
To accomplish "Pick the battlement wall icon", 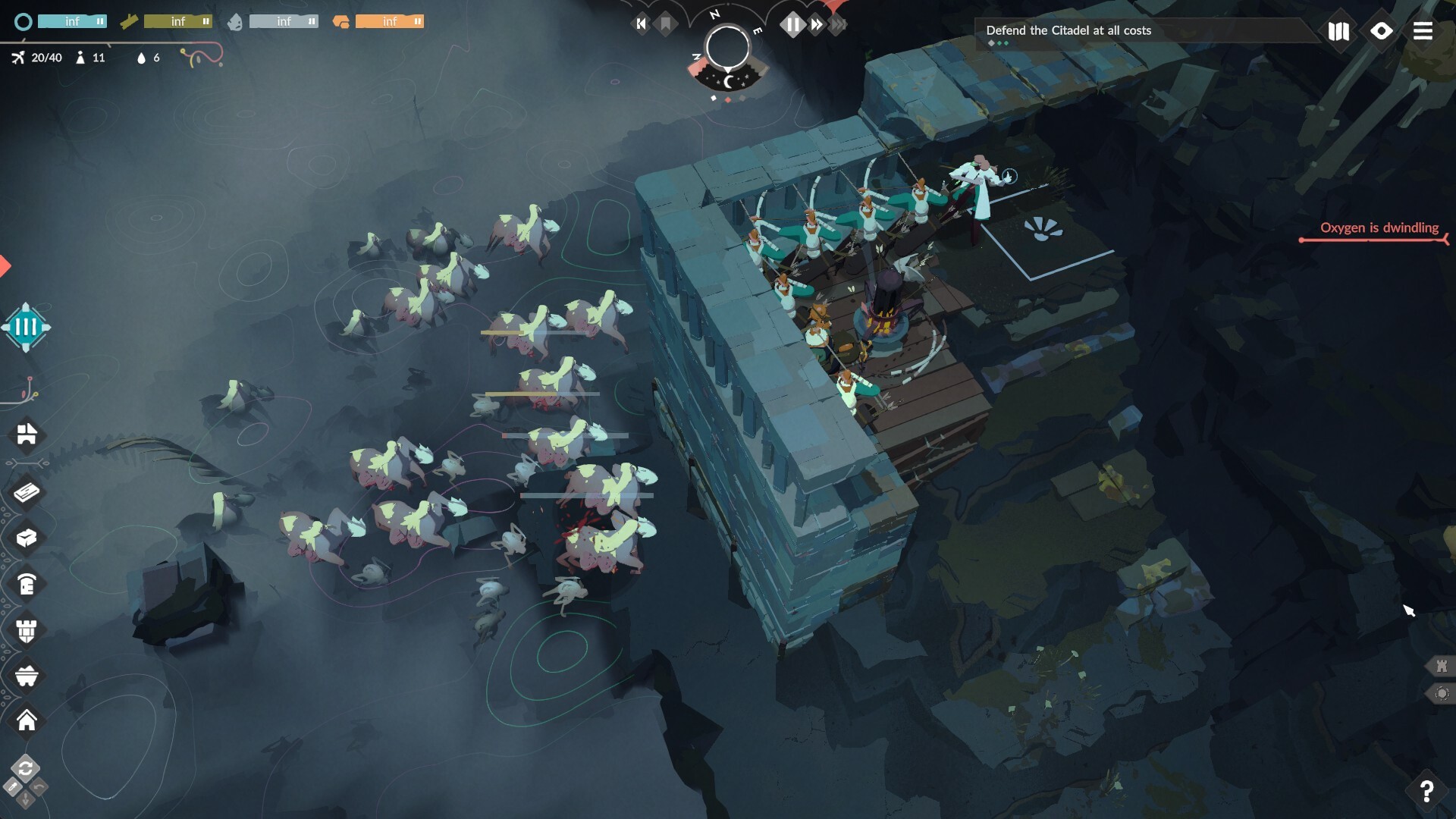I will [x=27, y=631].
